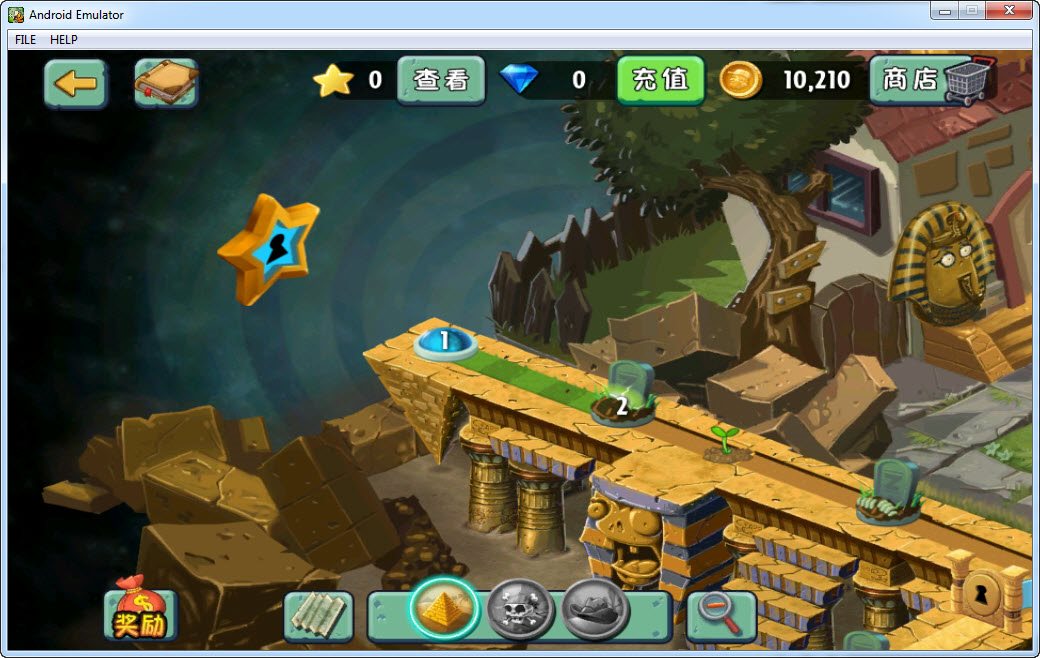Enter level 1 on the map
The width and height of the screenshot is (1040, 658).
tap(445, 342)
